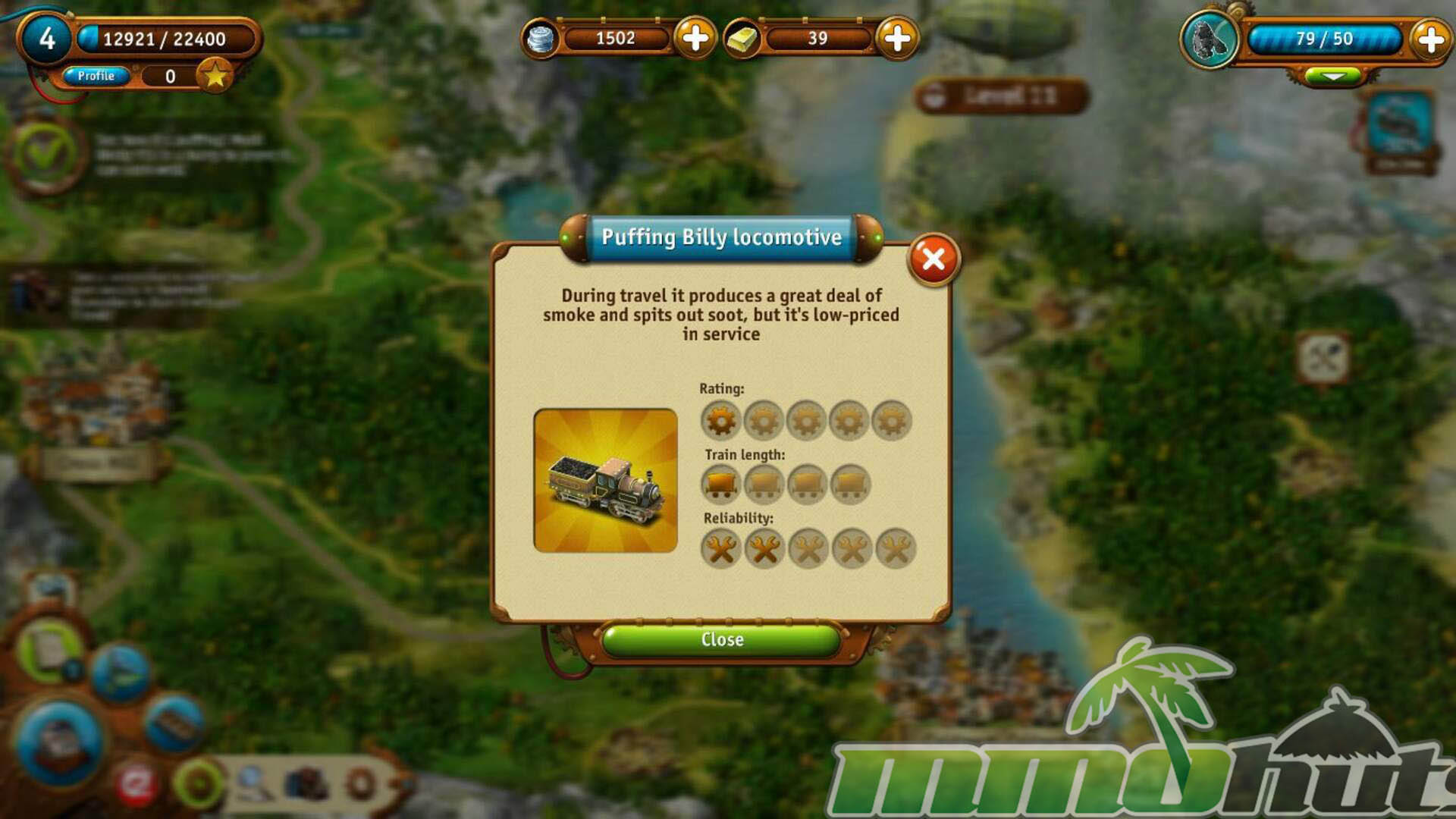The height and width of the screenshot is (819, 1456).
Task: Select the Puffing Billy locomotive picture
Action: [605, 481]
